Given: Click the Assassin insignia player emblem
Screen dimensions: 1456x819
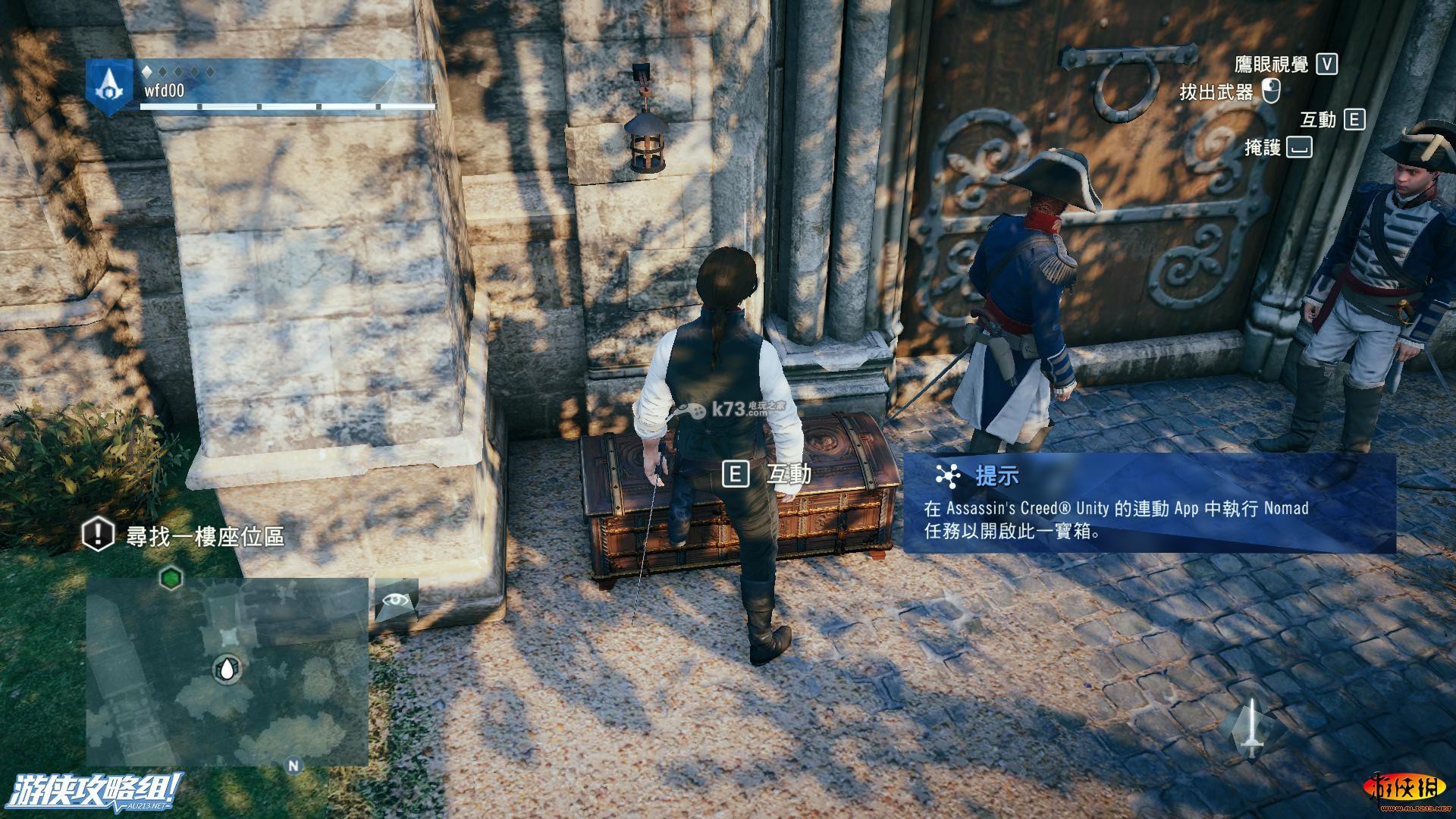Looking at the screenshot, I should click(108, 86).
